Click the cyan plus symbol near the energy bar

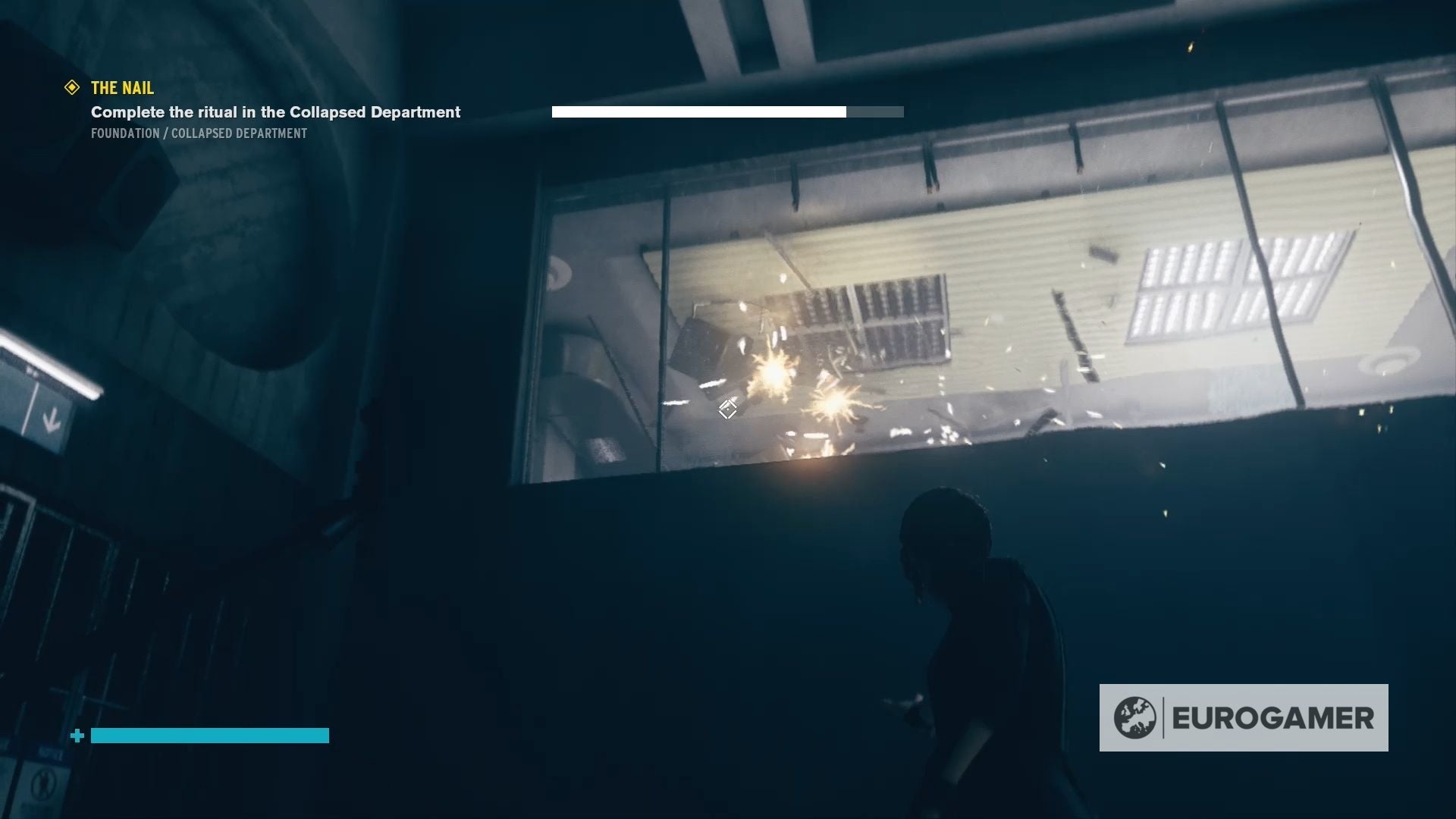[x=77, y=735]
